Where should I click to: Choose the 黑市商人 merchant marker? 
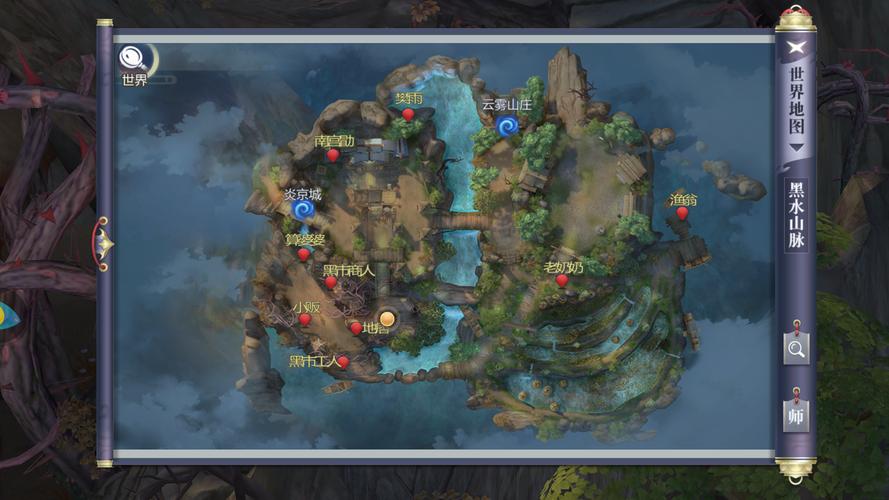tap(331, 283)
